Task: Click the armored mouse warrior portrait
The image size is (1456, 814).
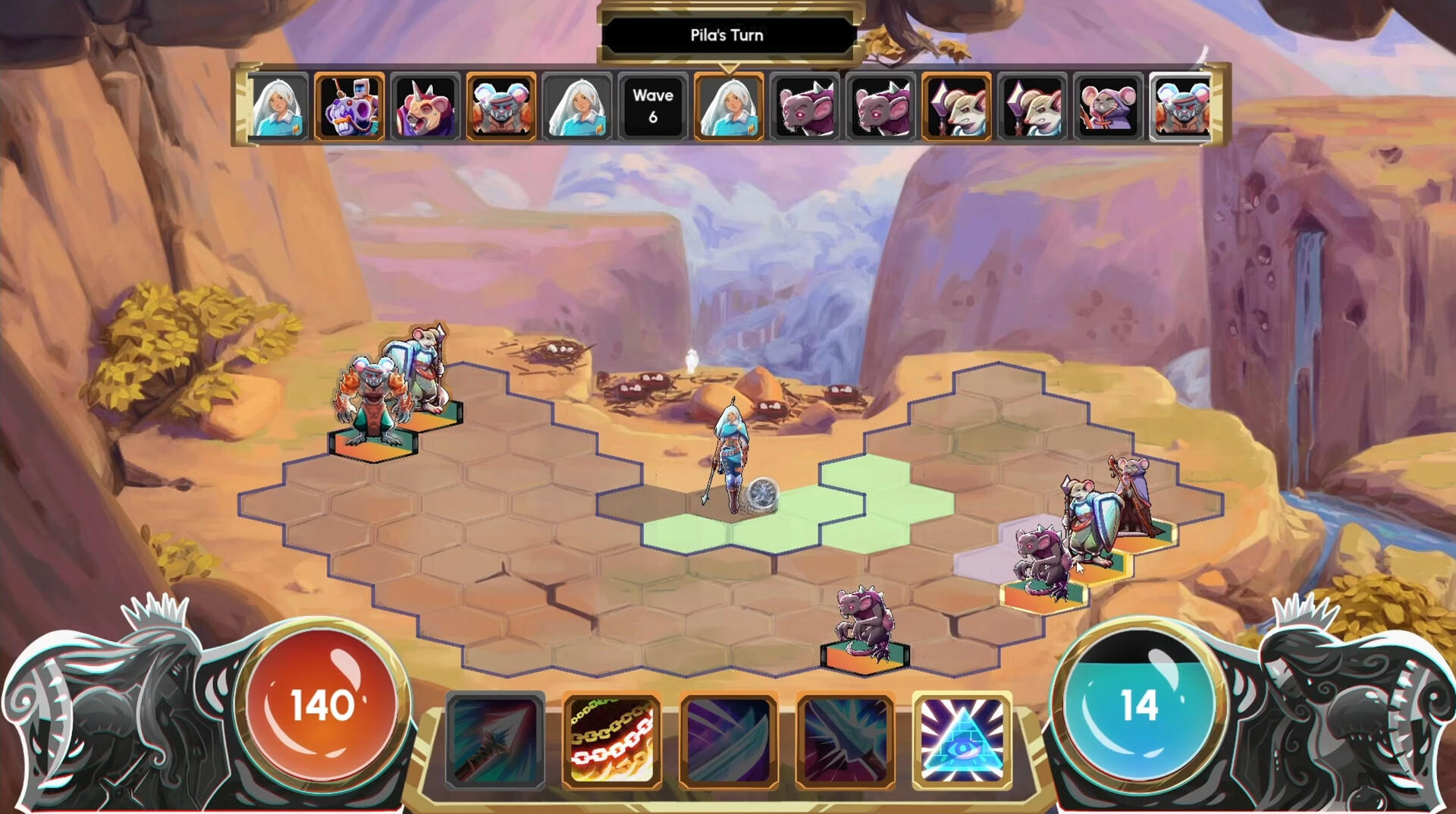Action: pos(498,107)
